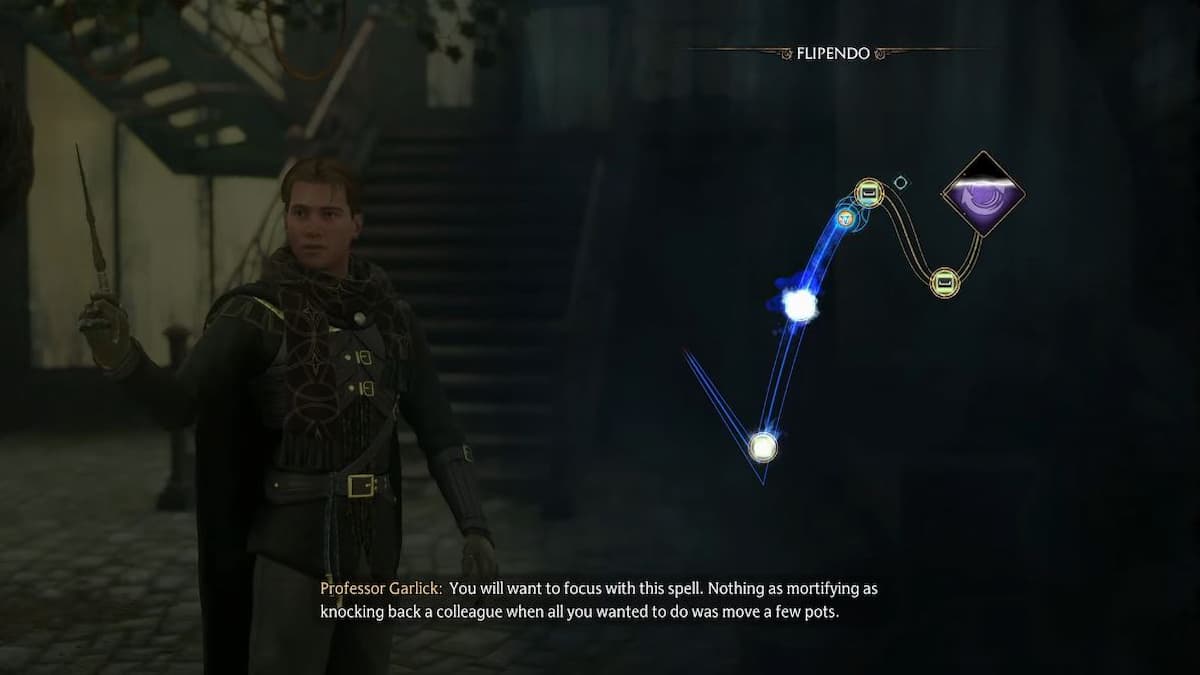Click the purple Flipendo spell diamond icon
Viewport: 1200px width, 675px height.
(983, 194)
